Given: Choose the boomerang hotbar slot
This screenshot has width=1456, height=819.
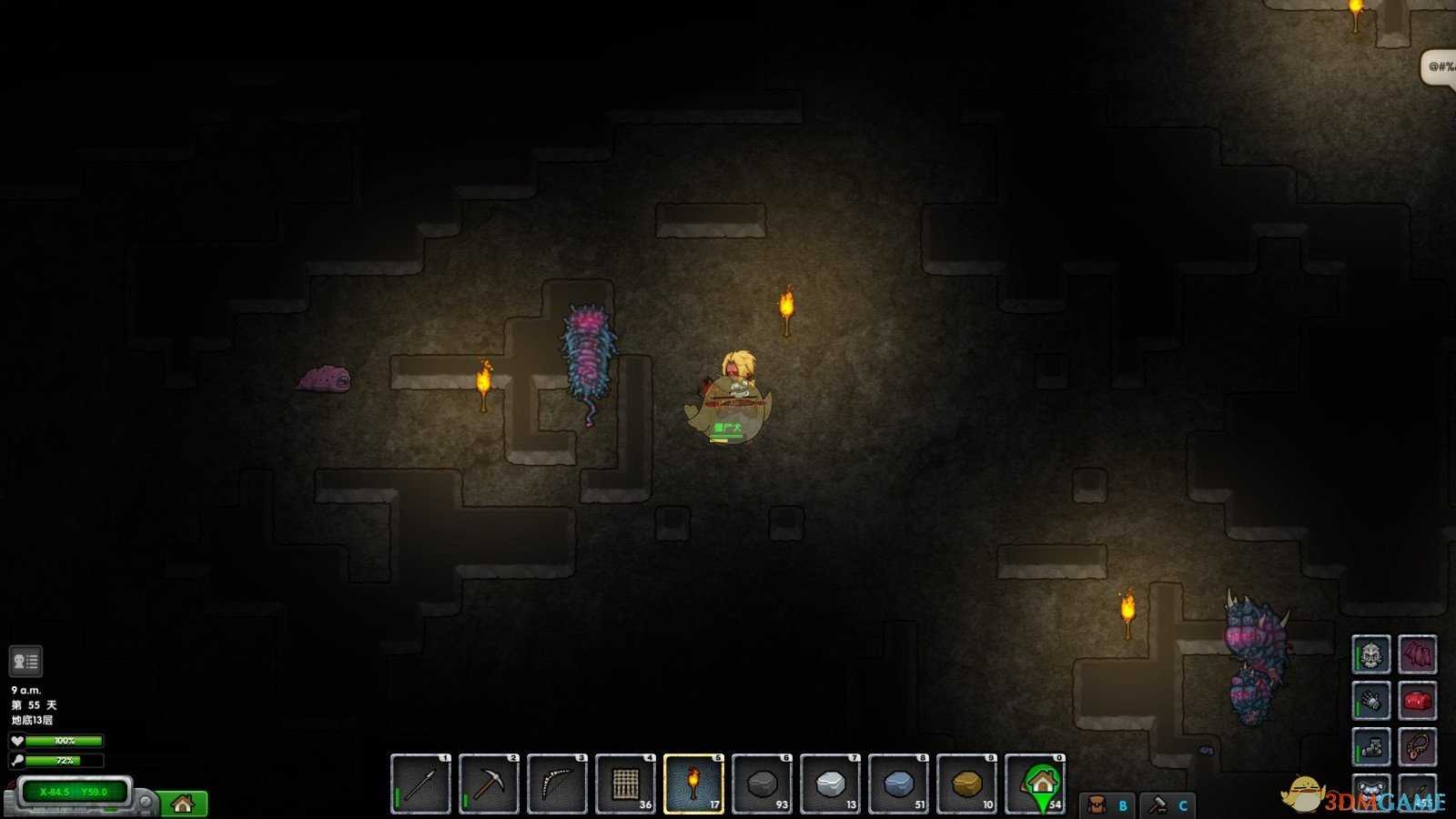Looking at the screenshot, I should tap(557, 784).
